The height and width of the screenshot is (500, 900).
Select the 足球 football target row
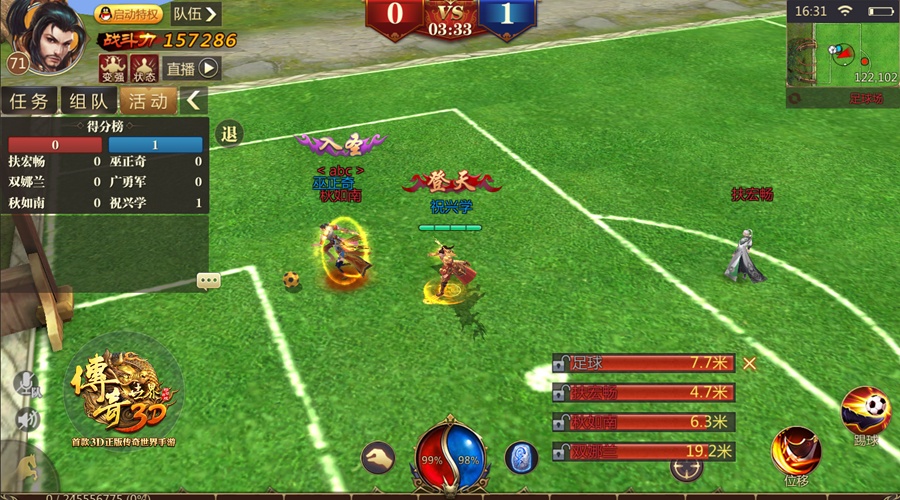643,363
